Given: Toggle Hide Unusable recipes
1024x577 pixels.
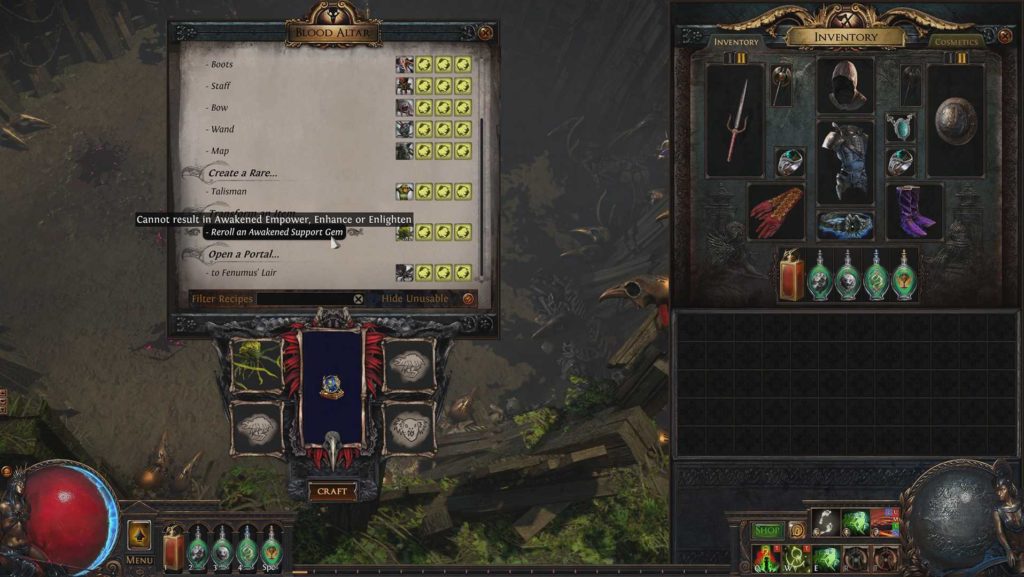Looking at the screenshot, I should click(x=468, y=299).
